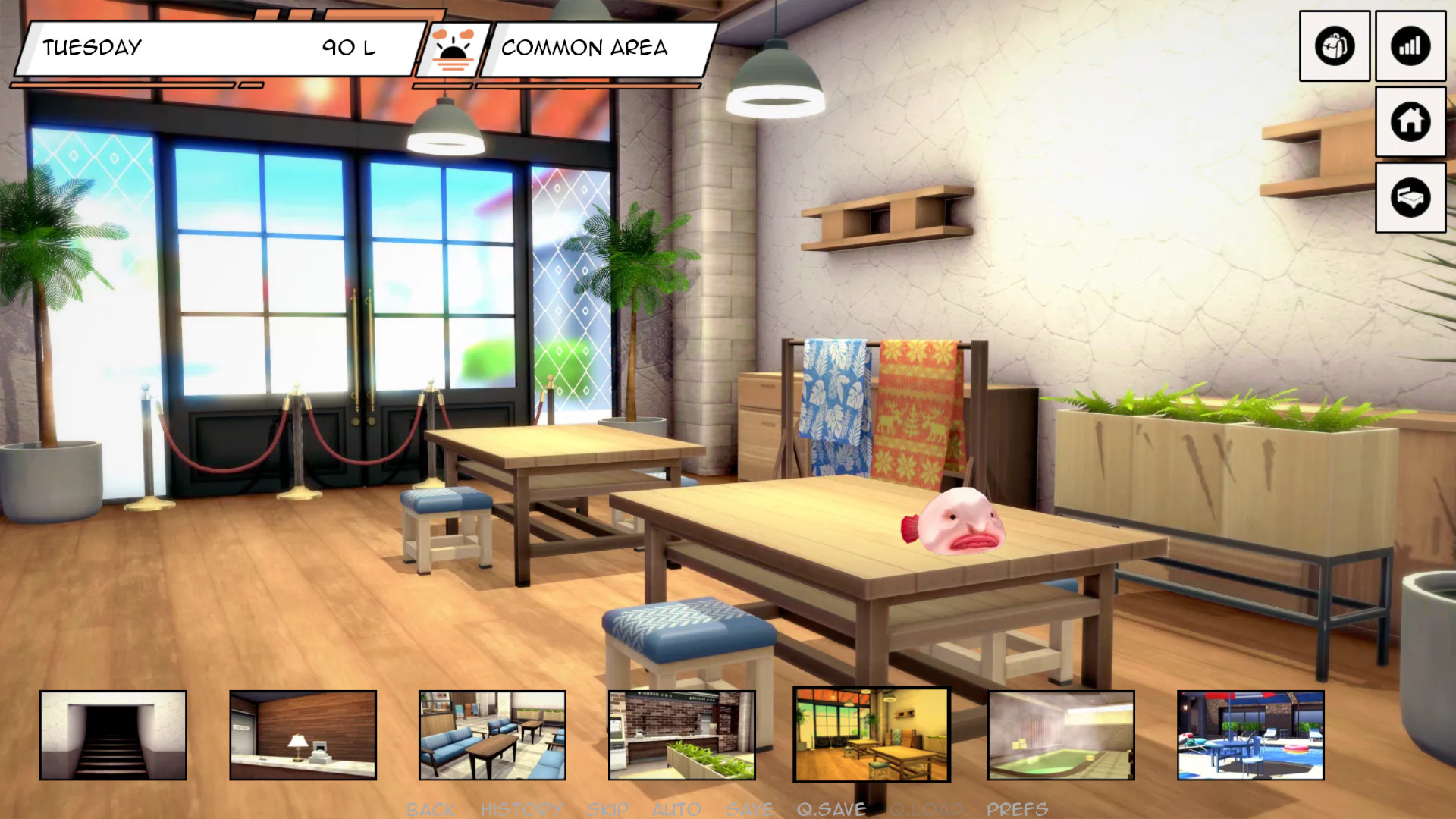The image size is (1456, 819).
Task: Toggle Skip mode
Action: coord(607,809)
